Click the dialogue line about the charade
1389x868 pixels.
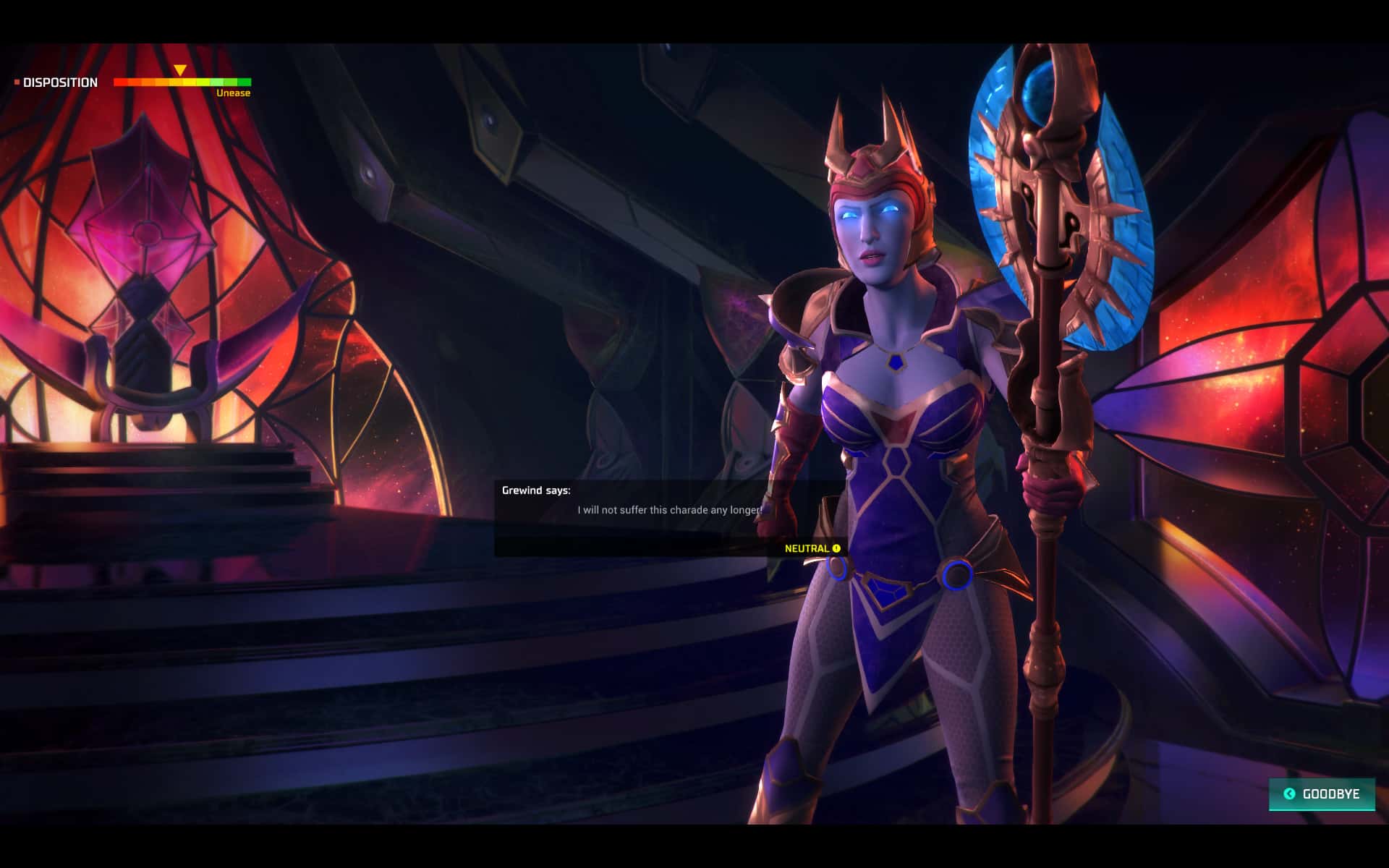[x=669, y=510]
